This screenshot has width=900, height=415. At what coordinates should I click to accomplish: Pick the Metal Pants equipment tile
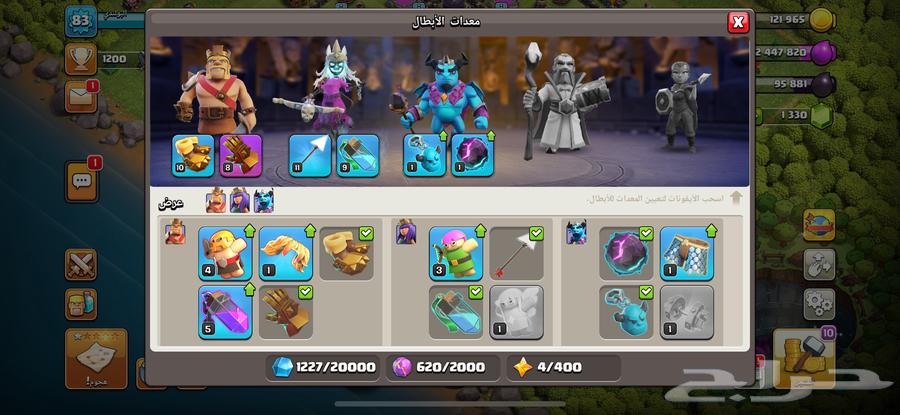tap(687, 253)
